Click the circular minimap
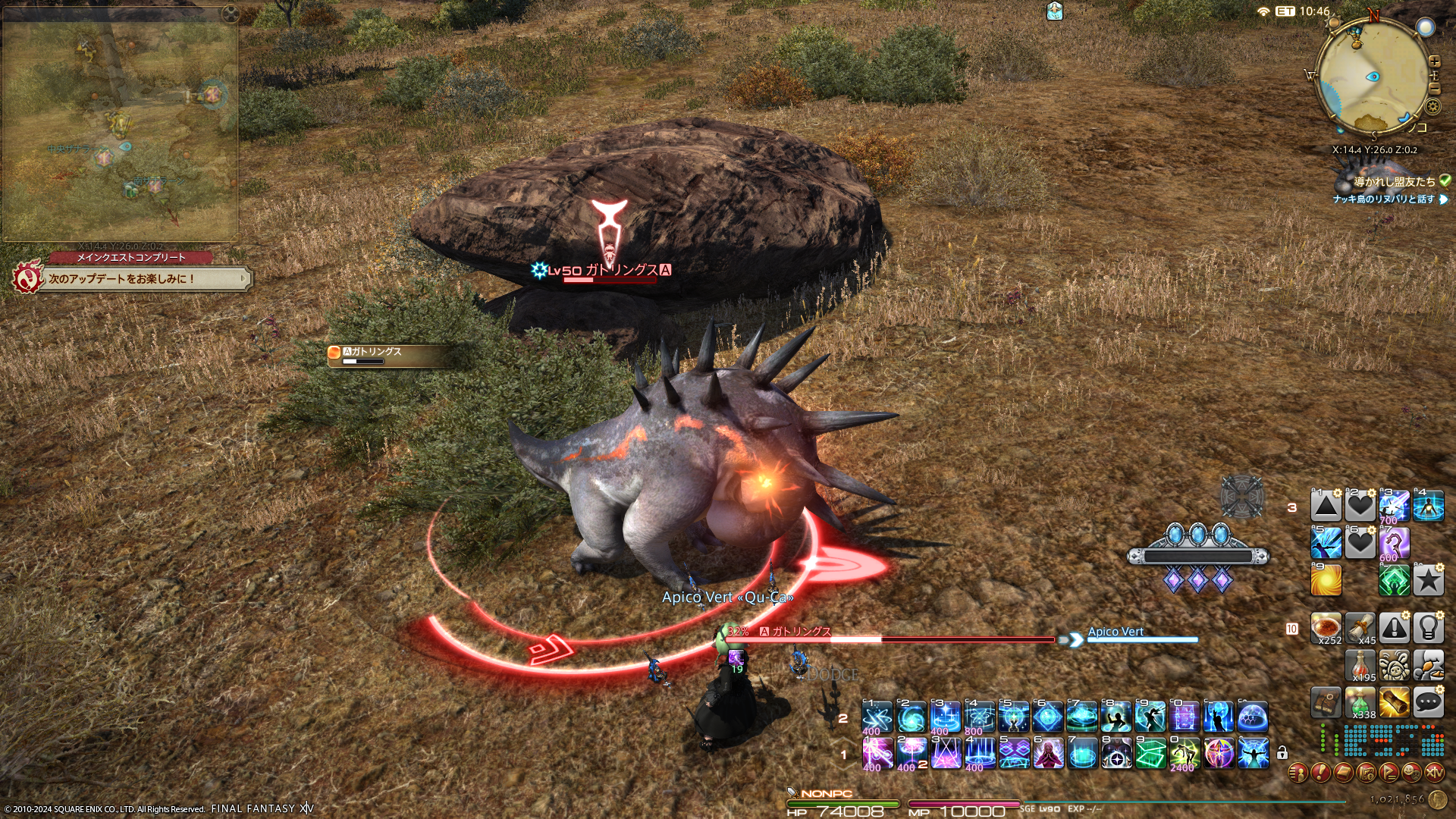The image size is (1456, 819). click(1373, 76)
